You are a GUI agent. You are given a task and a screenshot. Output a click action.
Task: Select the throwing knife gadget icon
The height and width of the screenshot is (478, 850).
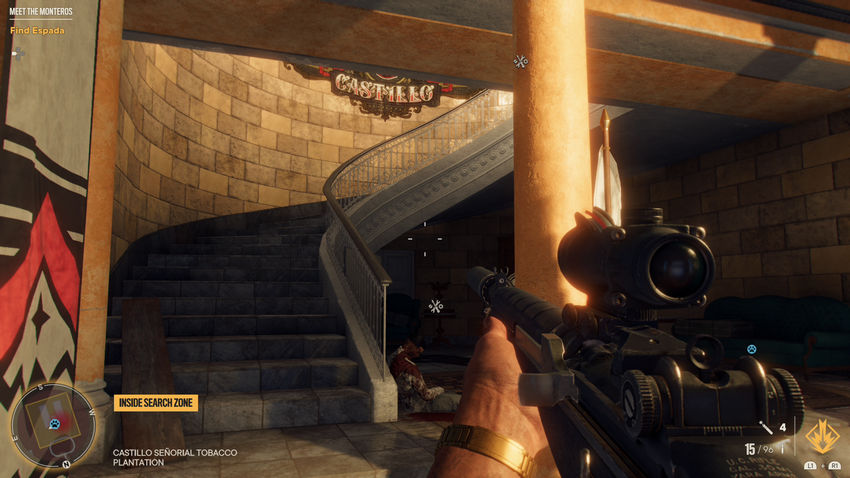(766, 429)
